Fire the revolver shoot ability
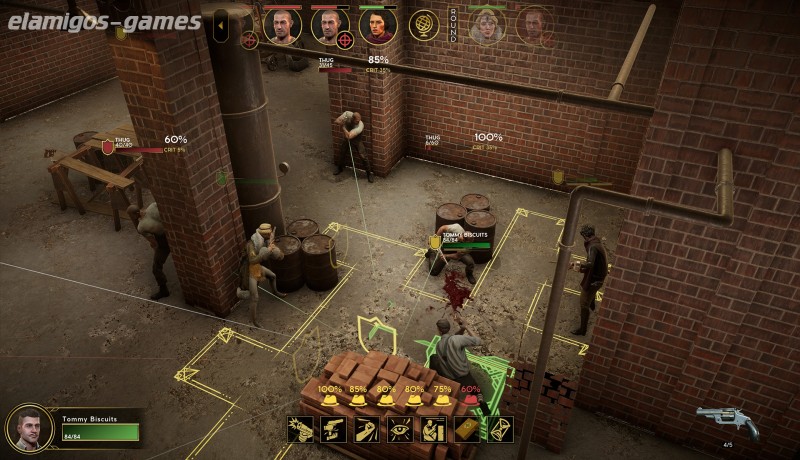 click(301, 430)
